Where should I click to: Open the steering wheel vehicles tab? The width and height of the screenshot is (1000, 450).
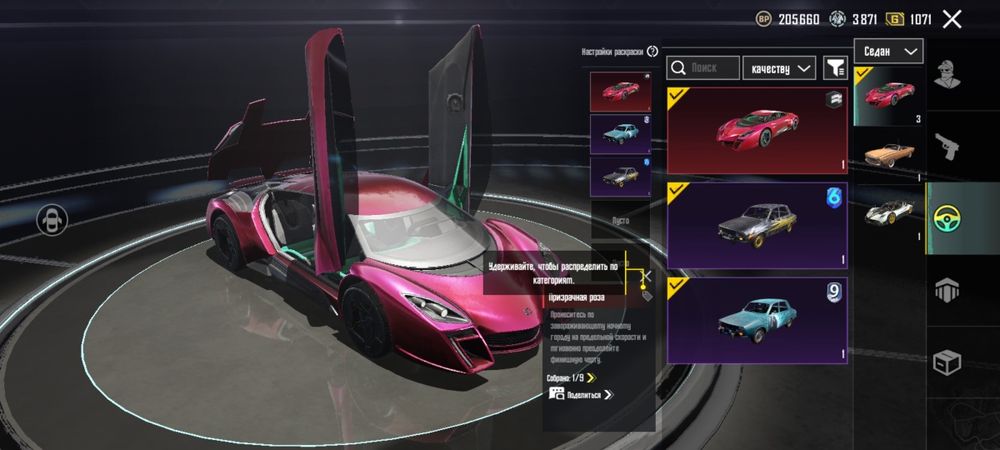coord(946,218)
